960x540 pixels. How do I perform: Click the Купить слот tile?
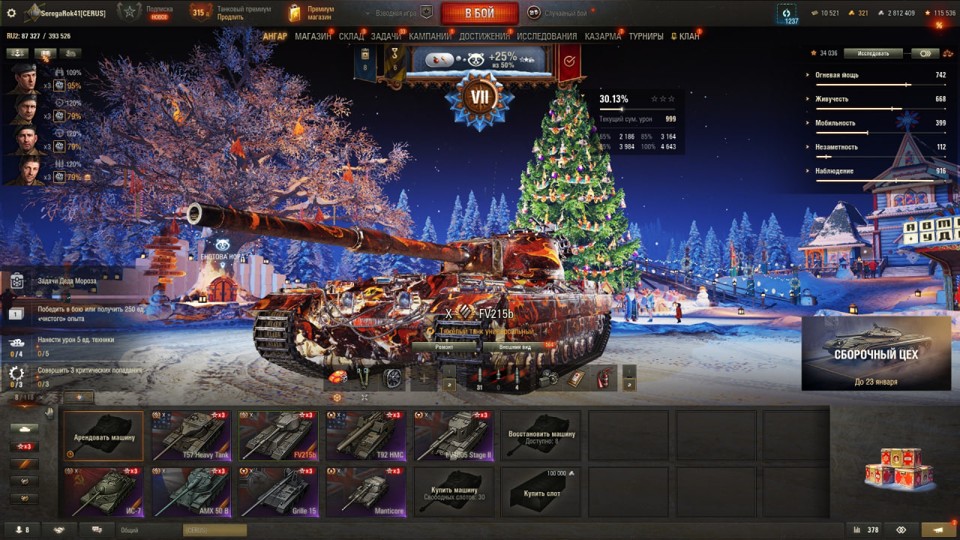pos(540,492)
